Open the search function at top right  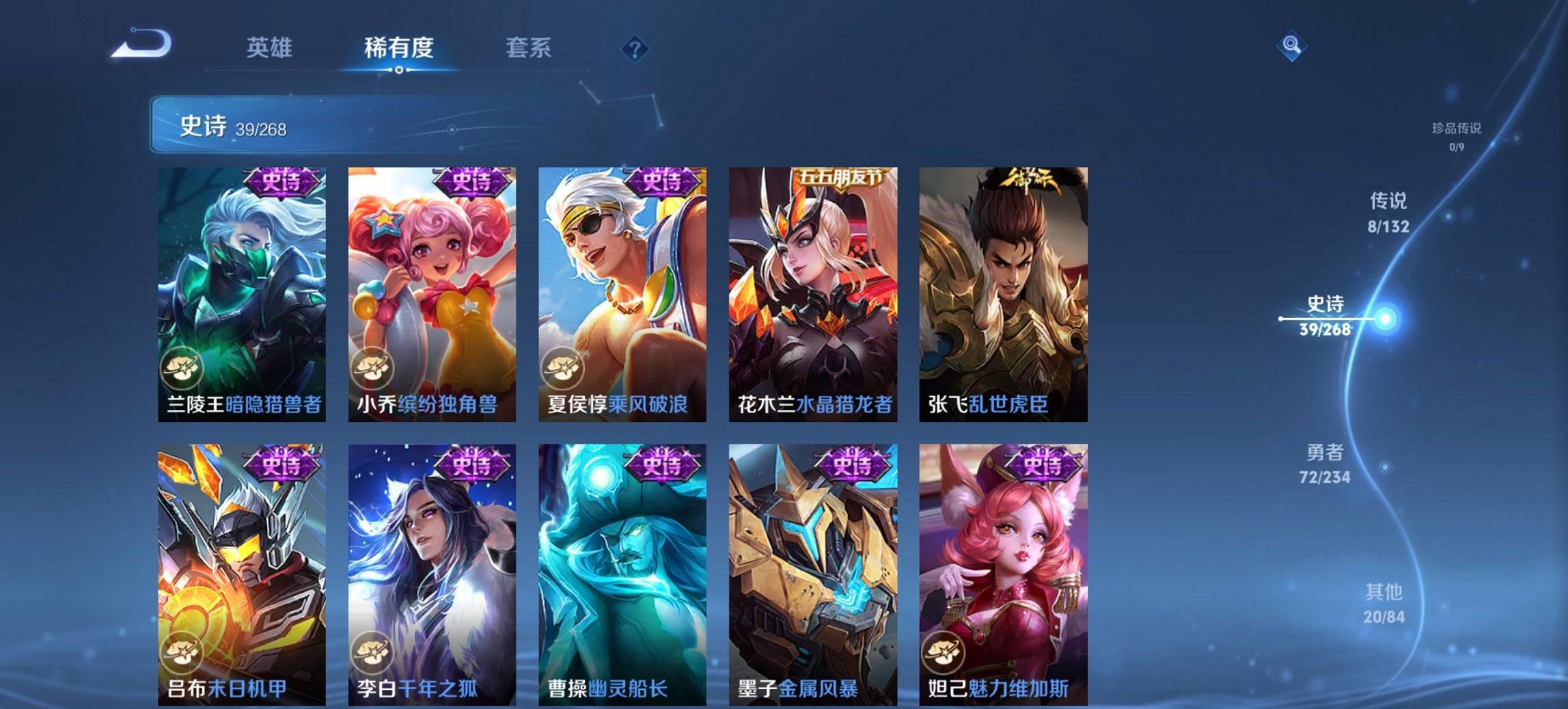tap(1292, 46)
